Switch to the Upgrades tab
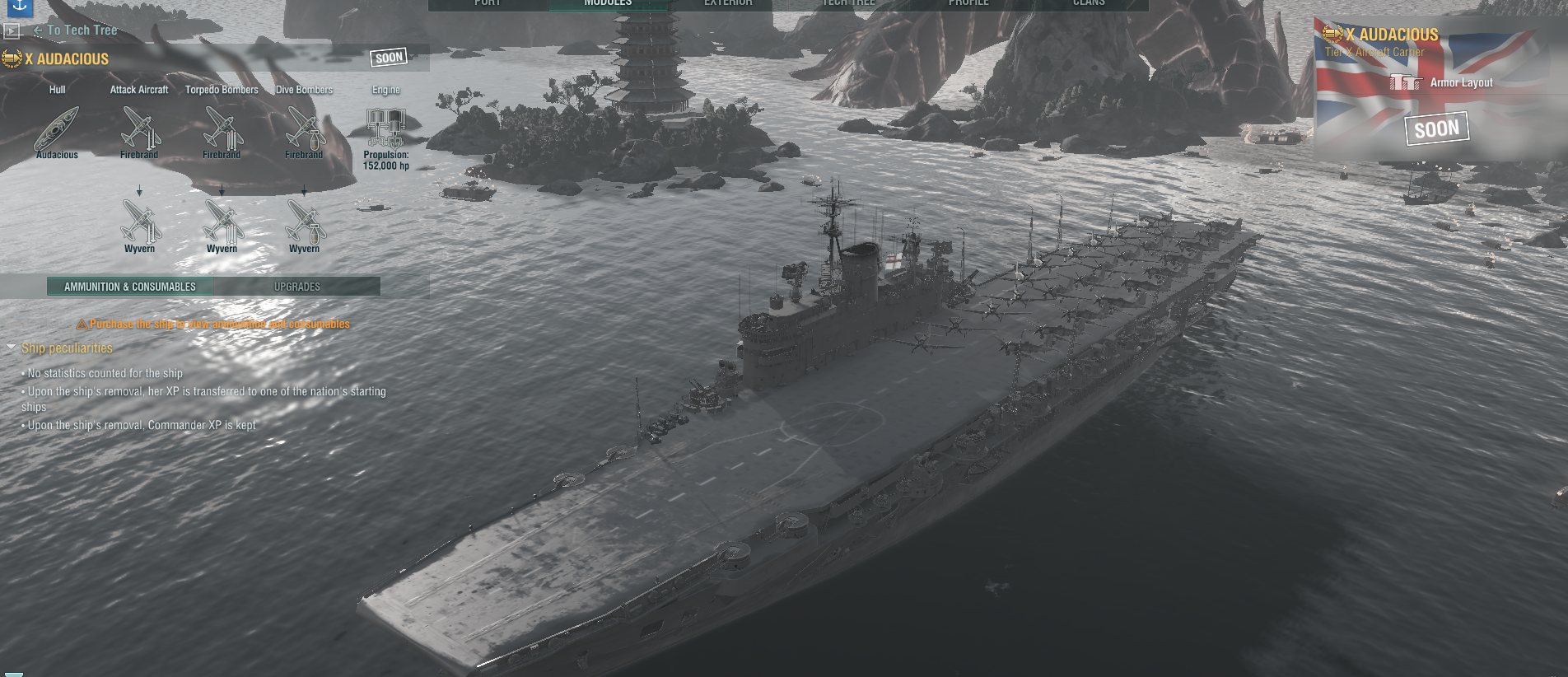The width and height of the screenshot is (1568, 677). [x=297, y=287]
